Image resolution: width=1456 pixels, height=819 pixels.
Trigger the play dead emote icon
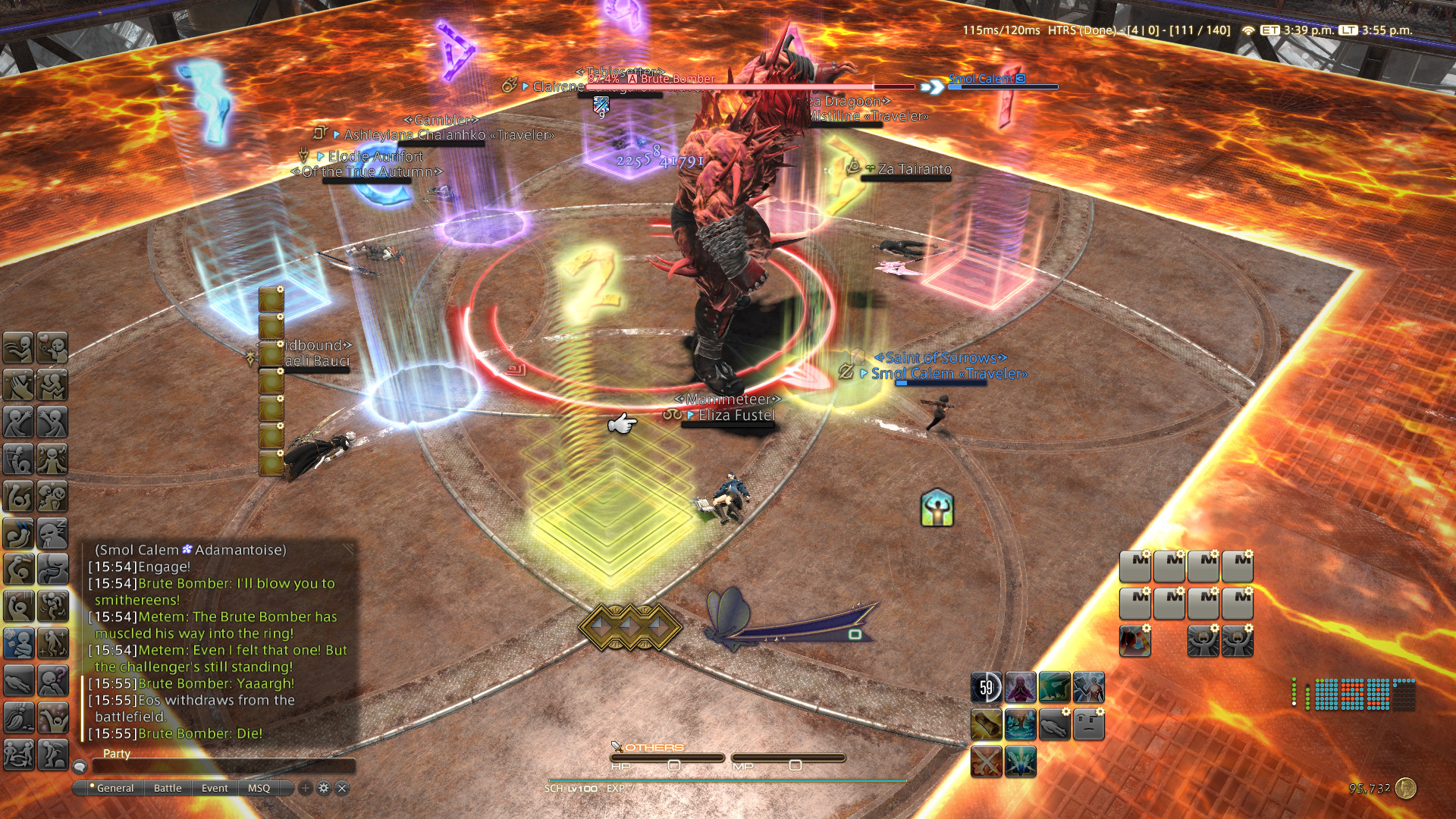1055,725
